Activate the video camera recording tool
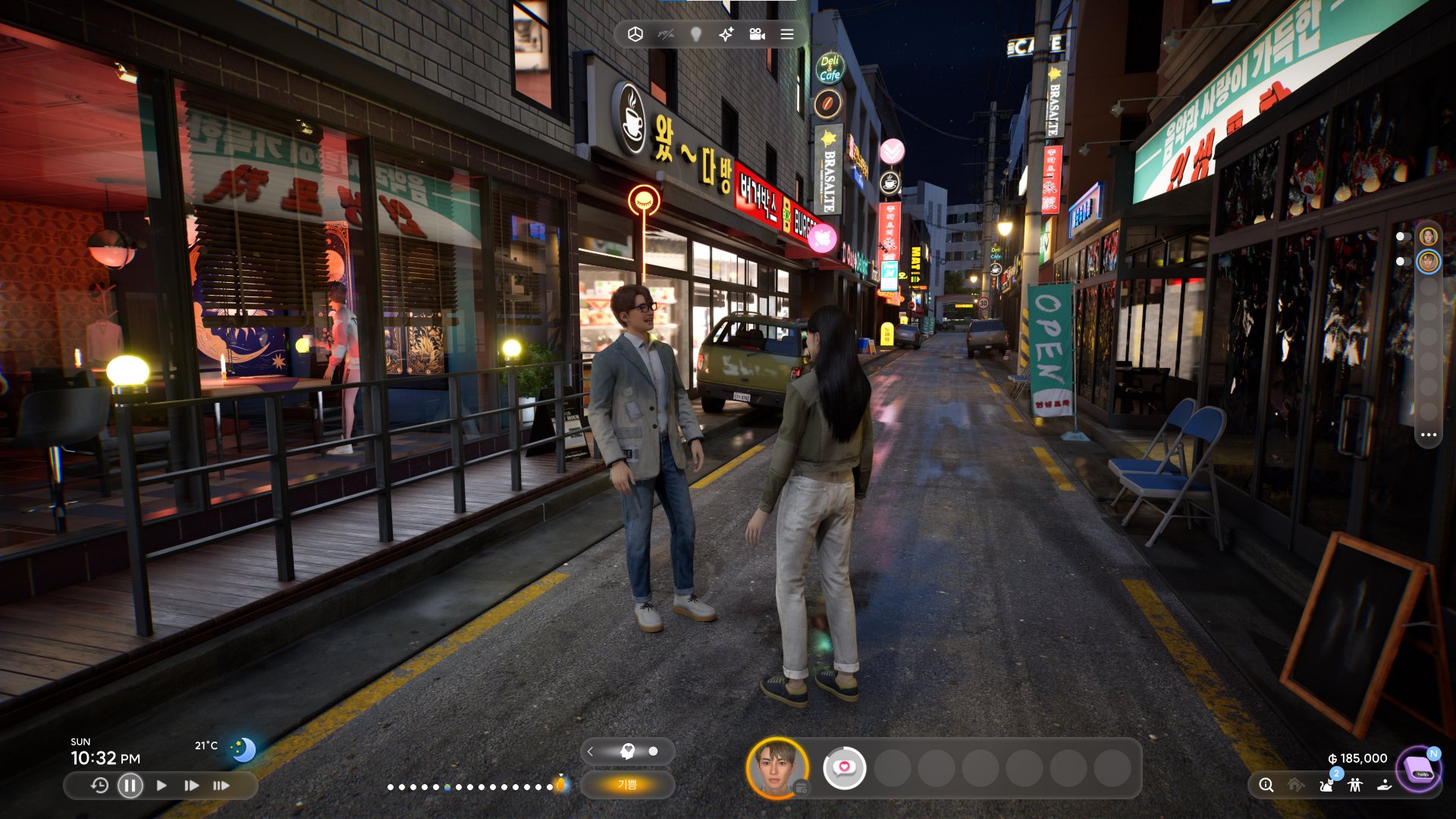This screenshot has width=1456, height=819. (758, 34)
